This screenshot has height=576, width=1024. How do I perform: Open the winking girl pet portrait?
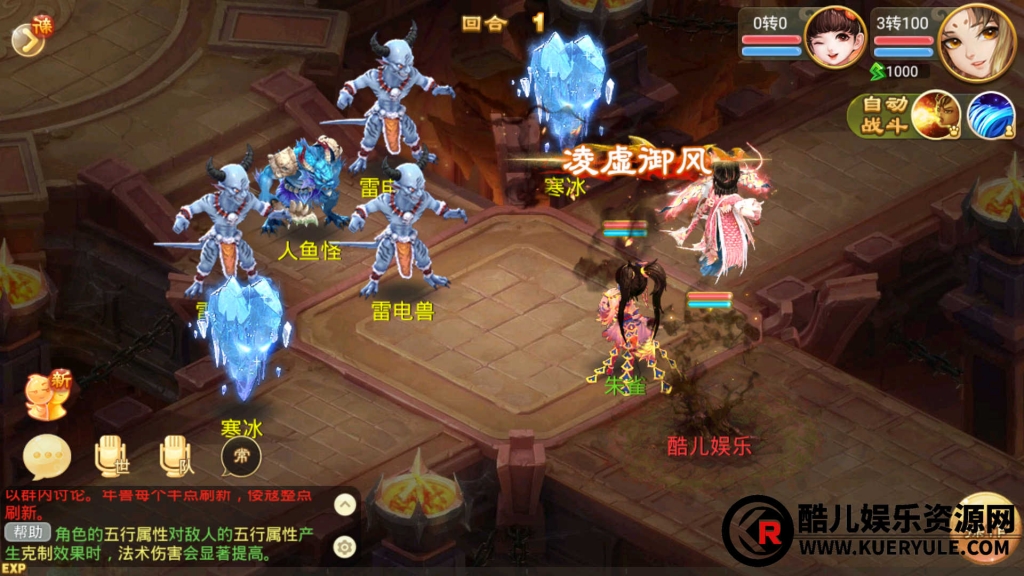pos(834,38)
